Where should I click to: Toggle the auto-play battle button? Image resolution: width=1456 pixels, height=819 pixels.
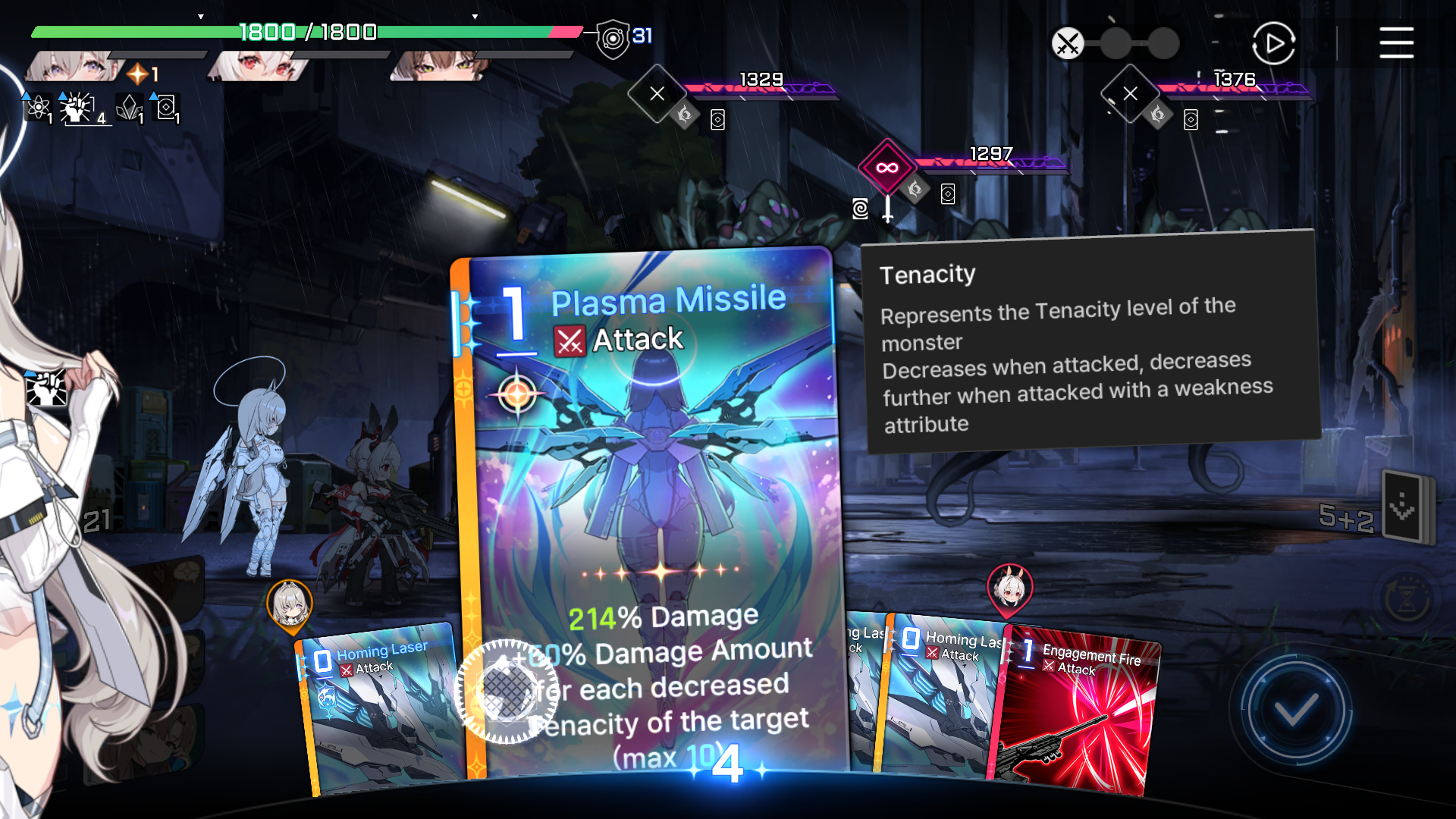coord(1273,43)
